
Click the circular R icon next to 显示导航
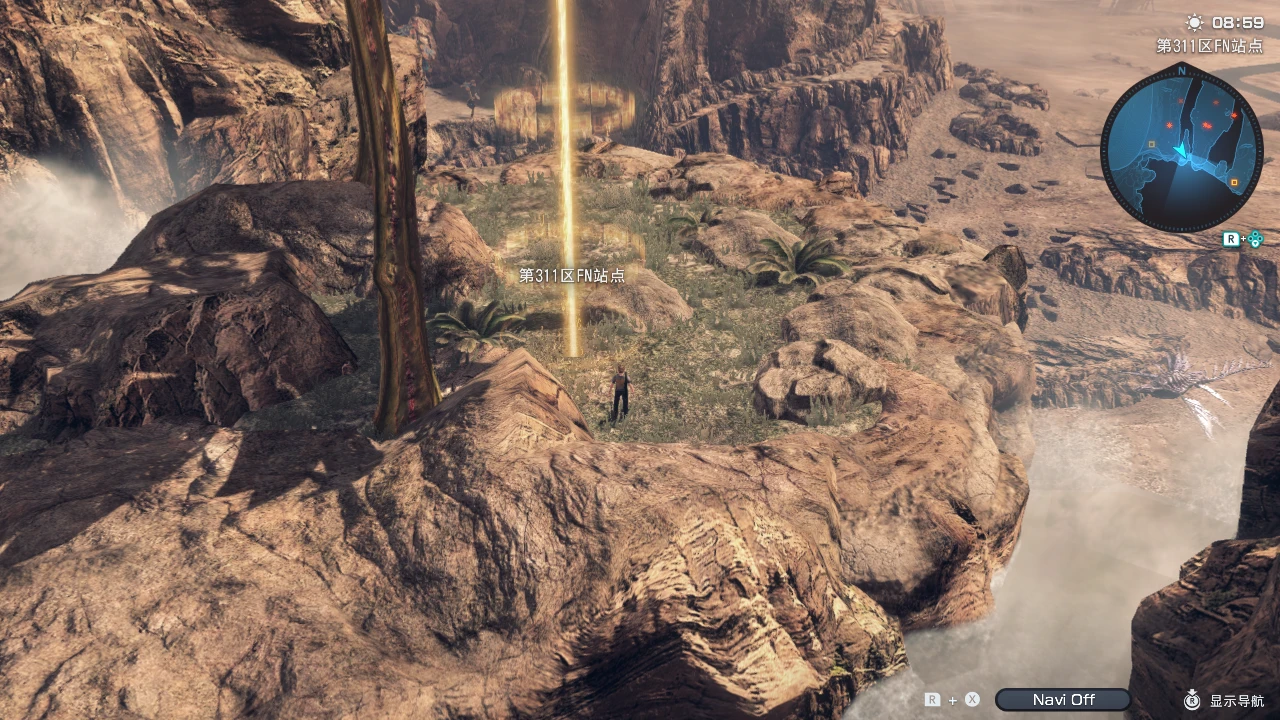[x=1191, y=700]
